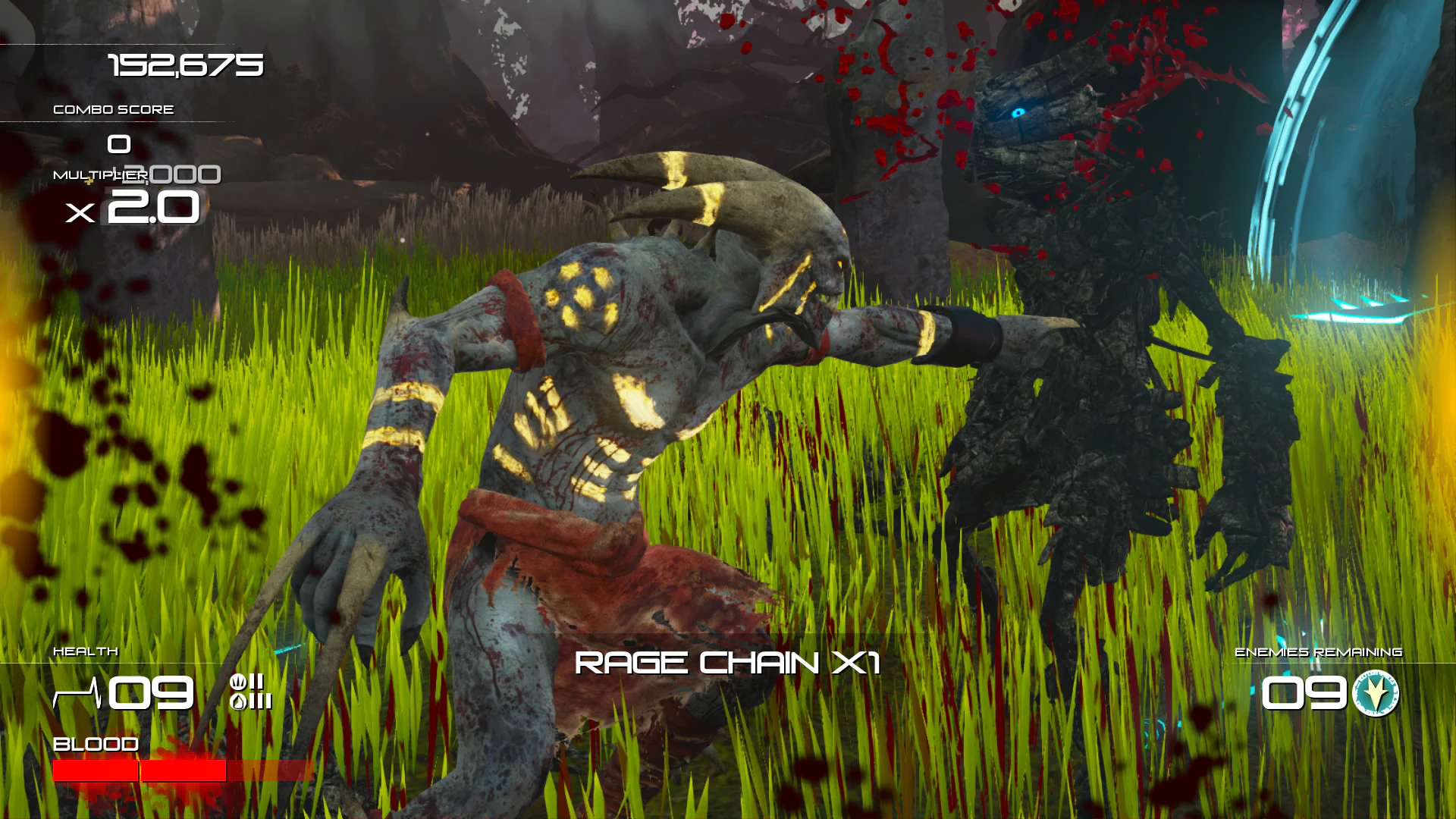1456x819 pixels.
Task: Click the blood drop ability icon
Action: [239, 702]
